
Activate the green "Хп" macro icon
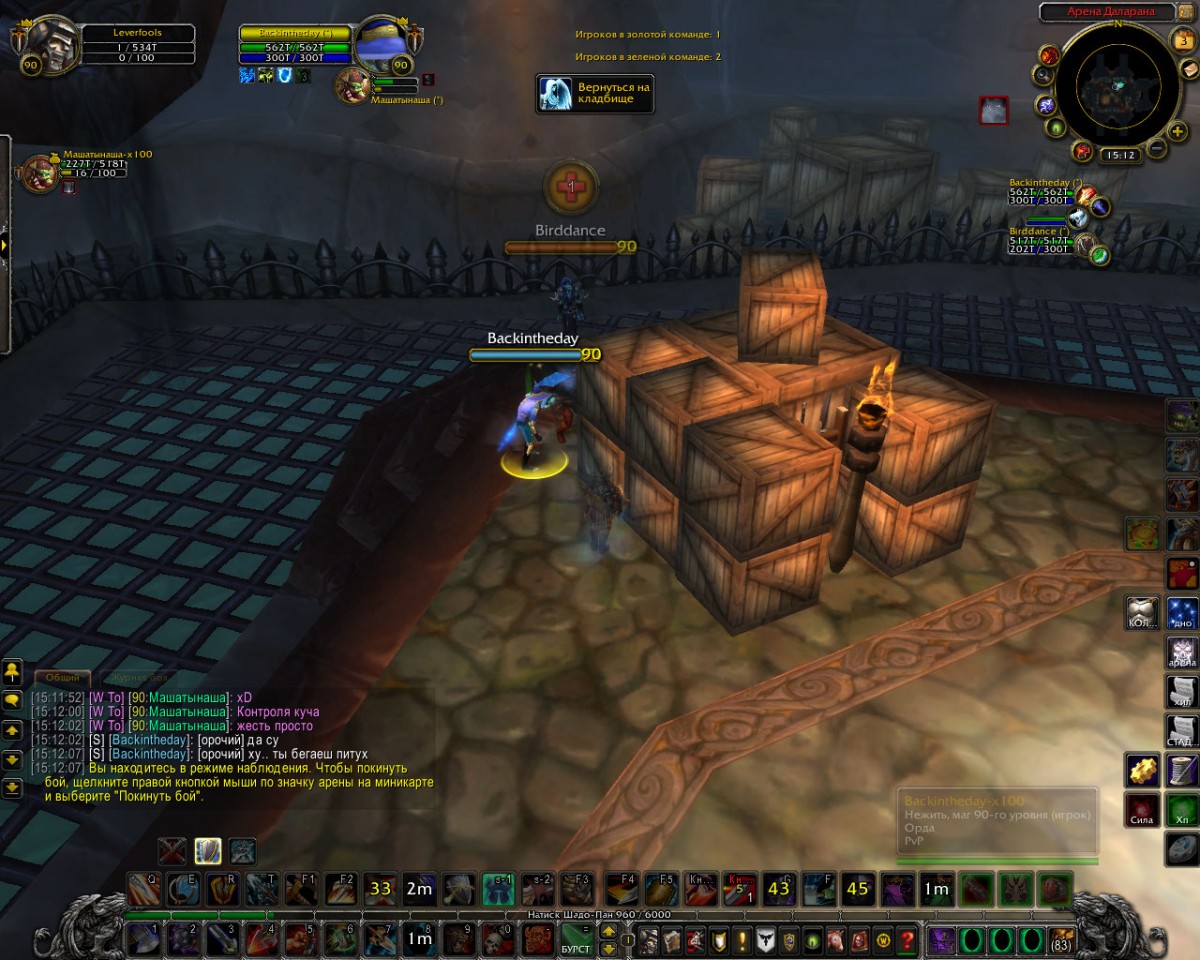tap(1182, 809)
